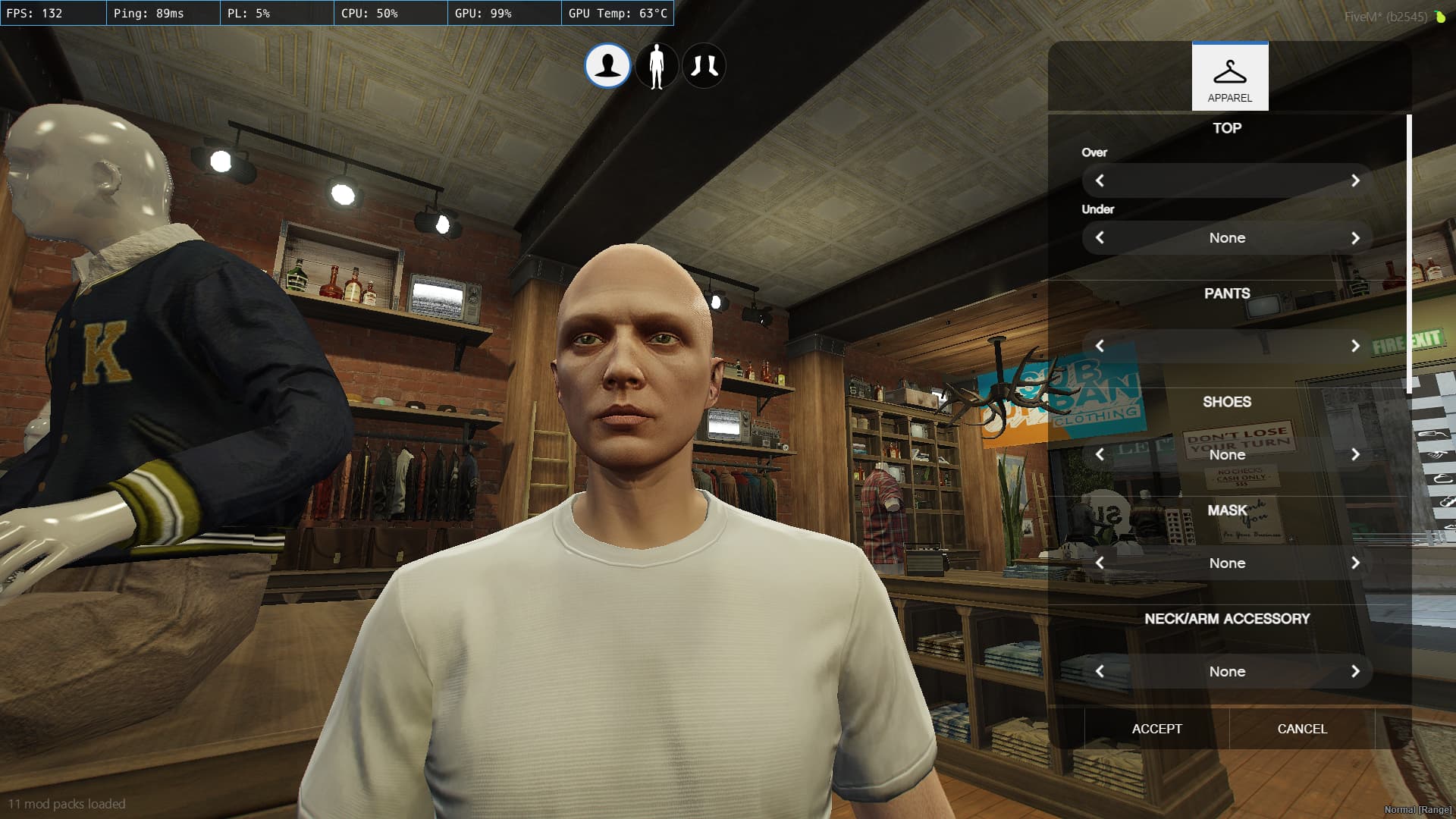Image resolution: width=1456 pixels, height=819 pixels.
Task: Cycle the Under option forward
Action: pos(1356,237)
